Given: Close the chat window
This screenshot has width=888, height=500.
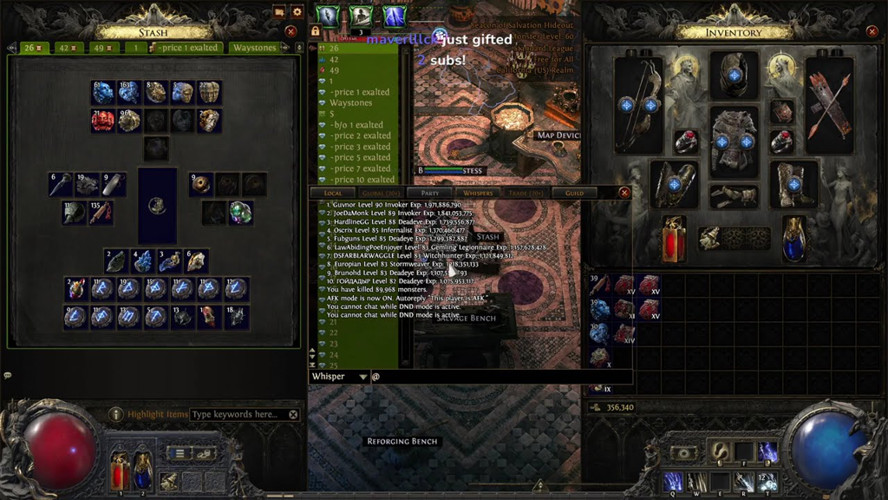Looking at the screenshot, I should click(x=625, y=192).
